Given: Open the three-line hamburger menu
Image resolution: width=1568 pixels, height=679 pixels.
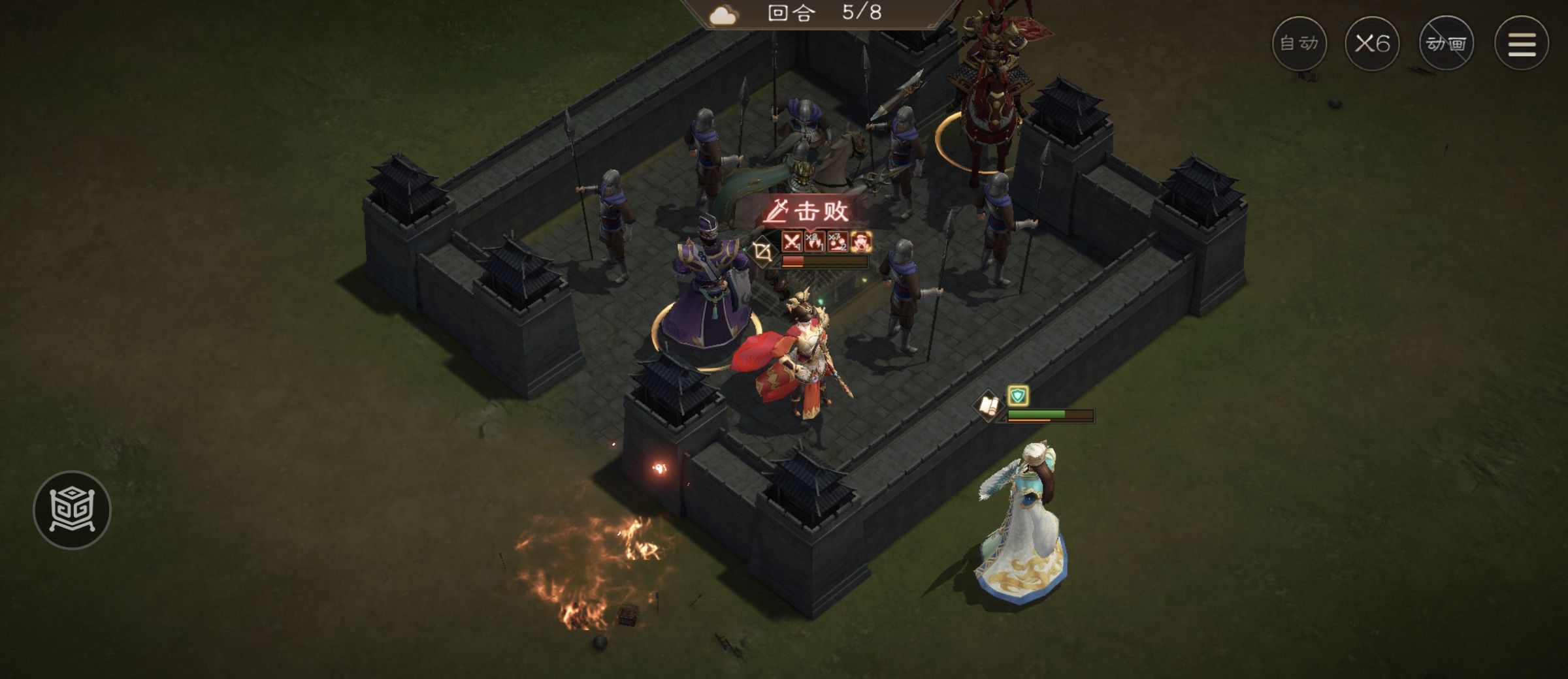Looking at the screenshot, I should pos(1522,44).
